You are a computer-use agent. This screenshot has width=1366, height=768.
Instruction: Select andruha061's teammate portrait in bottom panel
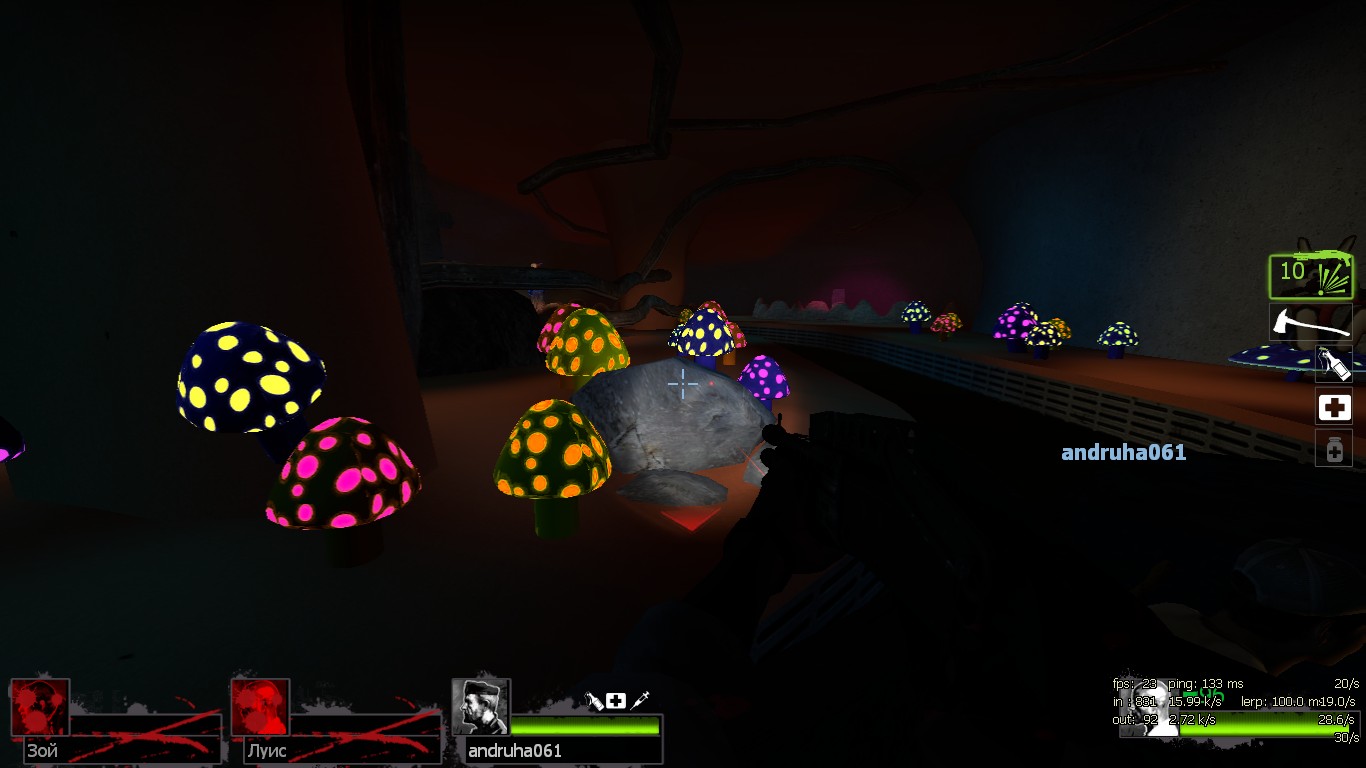point(481,708)
